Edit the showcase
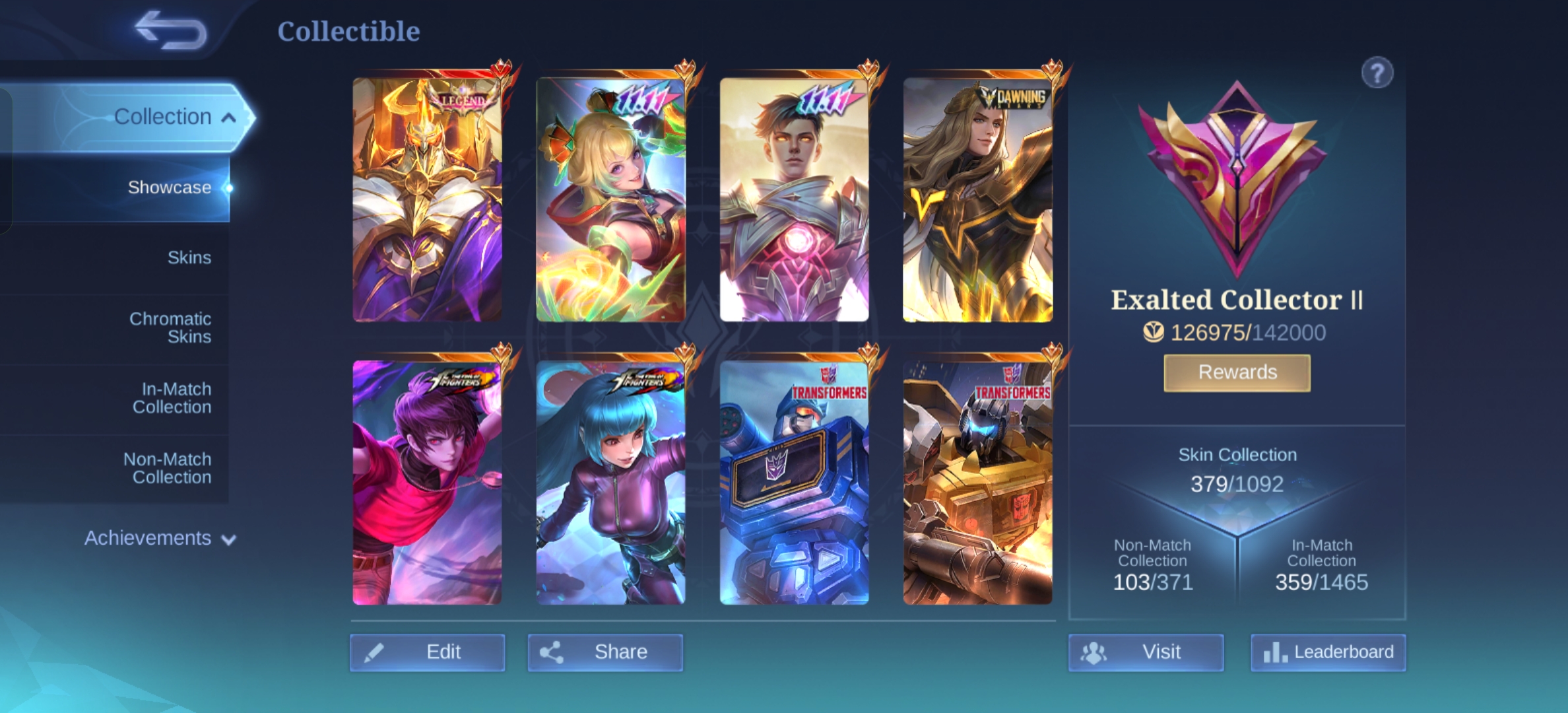 click(428, 652)
